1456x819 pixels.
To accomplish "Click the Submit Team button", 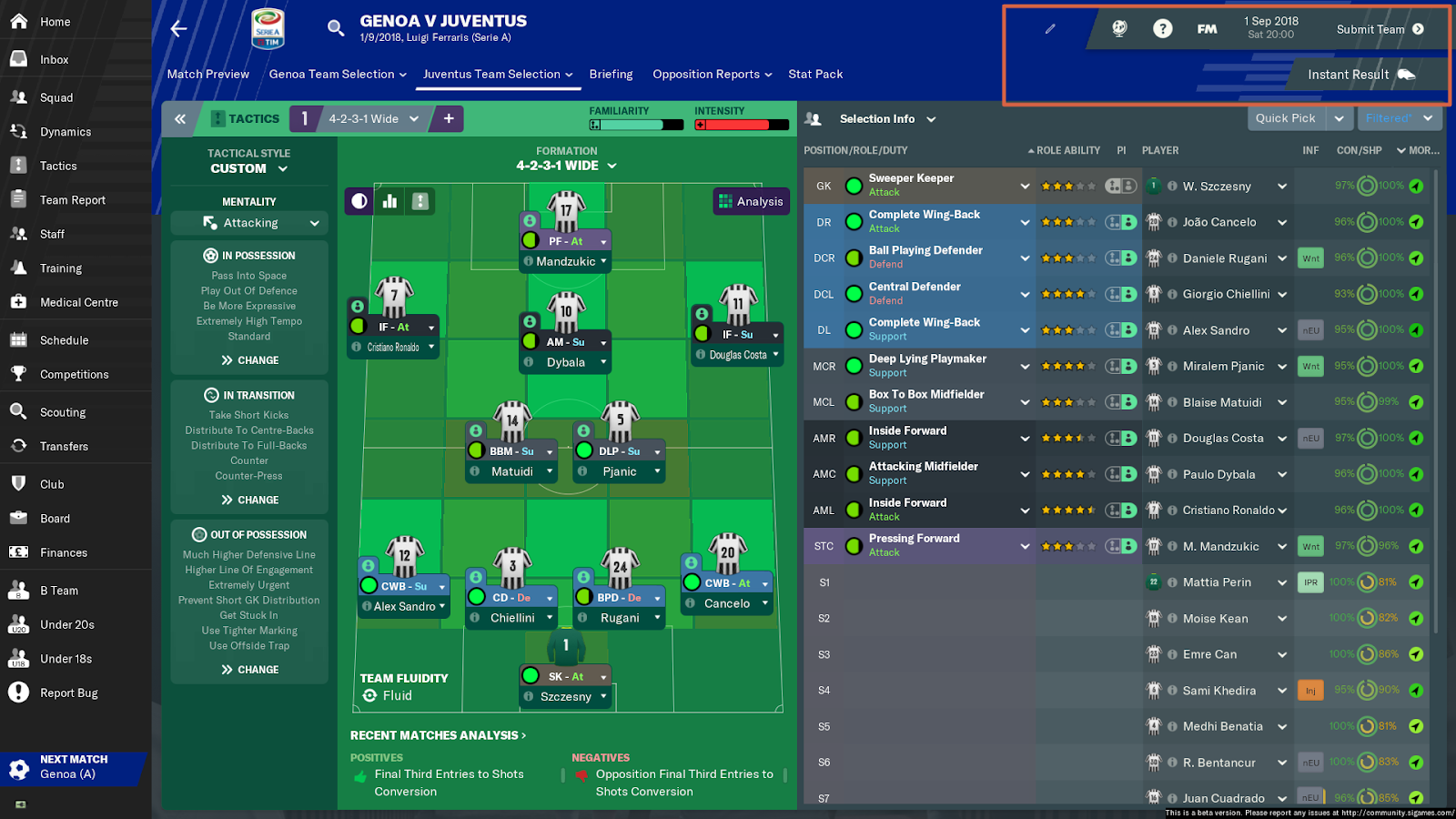I will (x=1371, y=28).
